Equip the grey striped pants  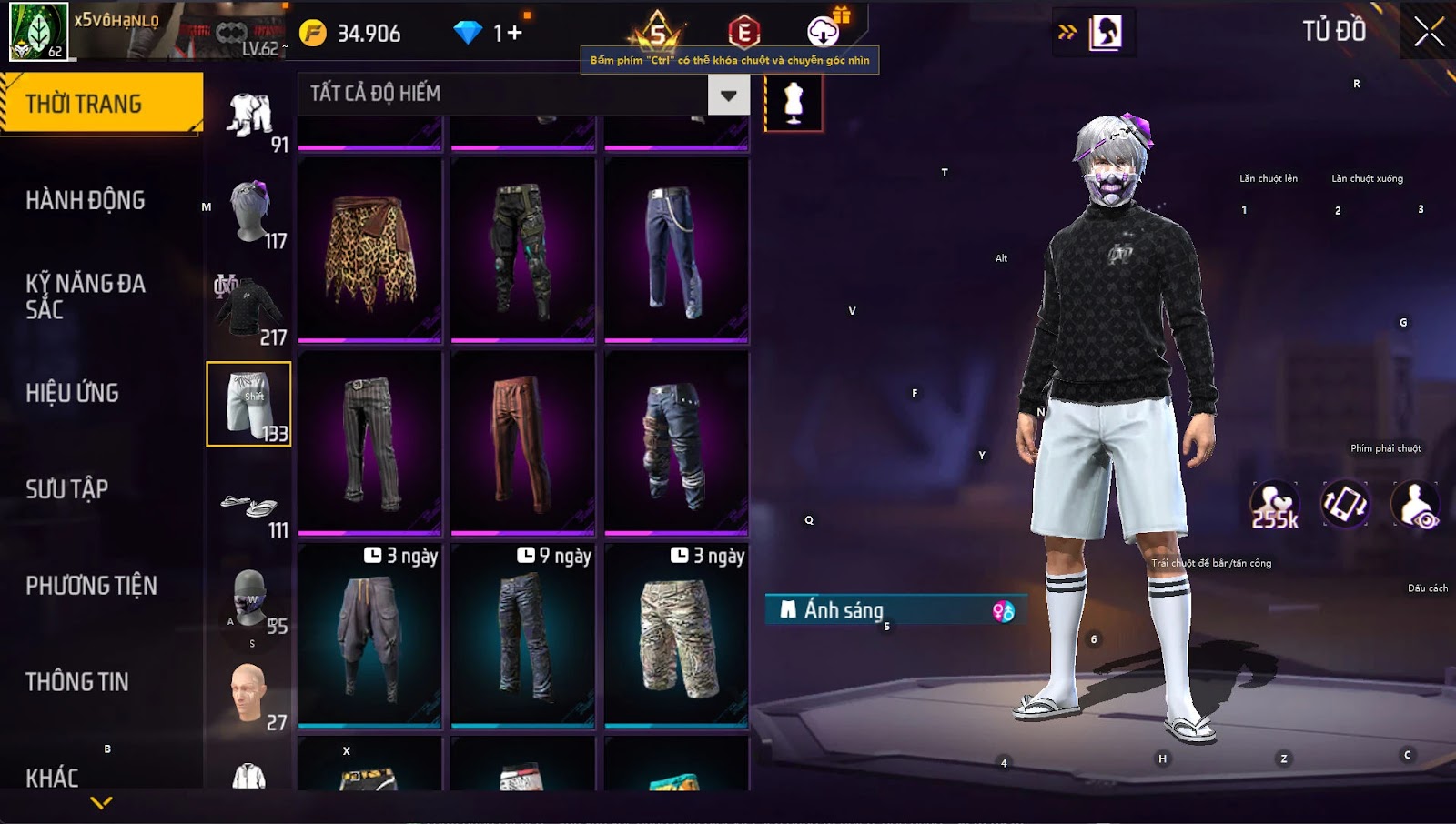(x=369, y=443)
